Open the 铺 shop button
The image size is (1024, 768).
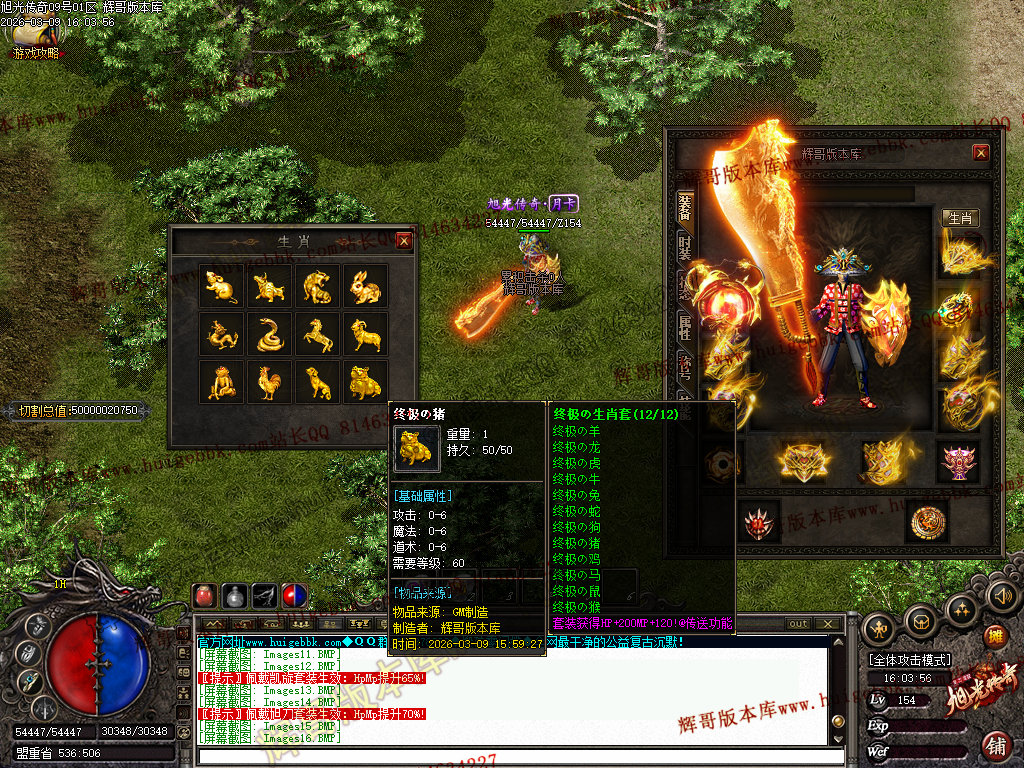click(x=996, y=745)
